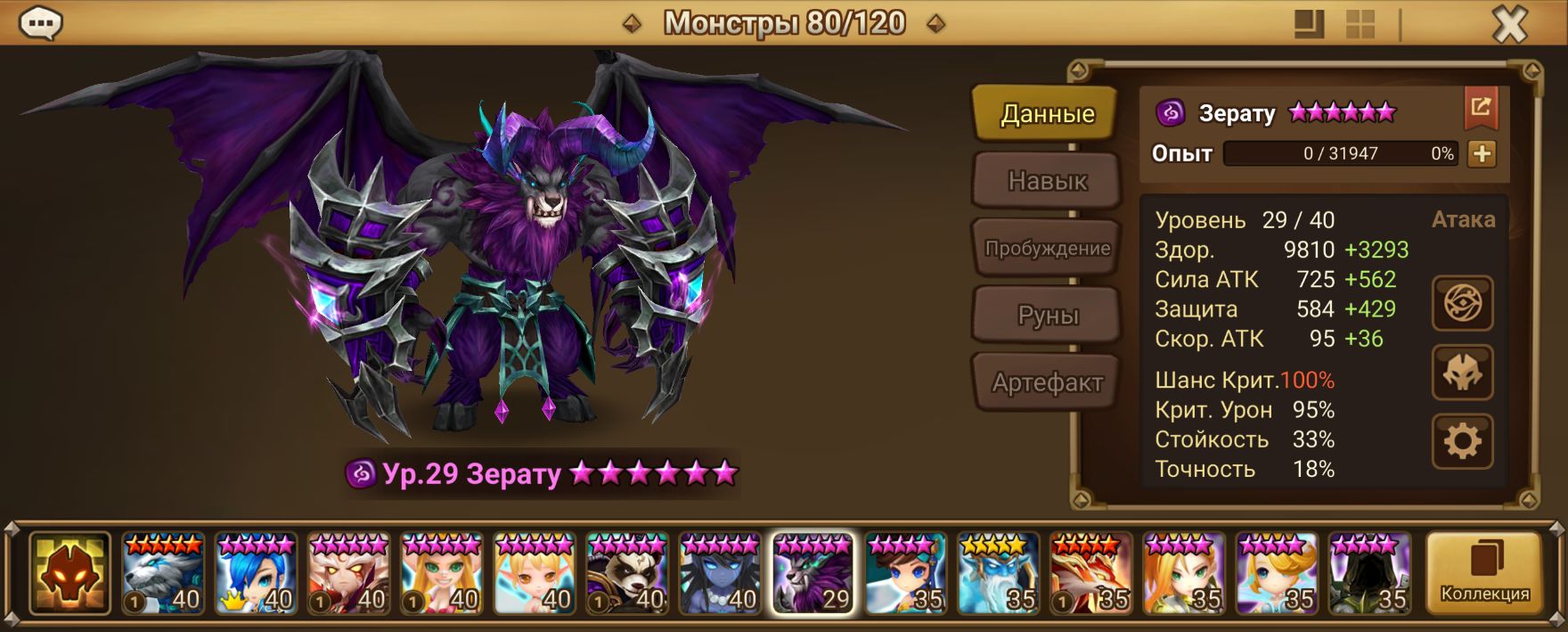Switch to the single-row list view icon
The width and height of the screenshot is (1568, 632).
pos(1309,25)
